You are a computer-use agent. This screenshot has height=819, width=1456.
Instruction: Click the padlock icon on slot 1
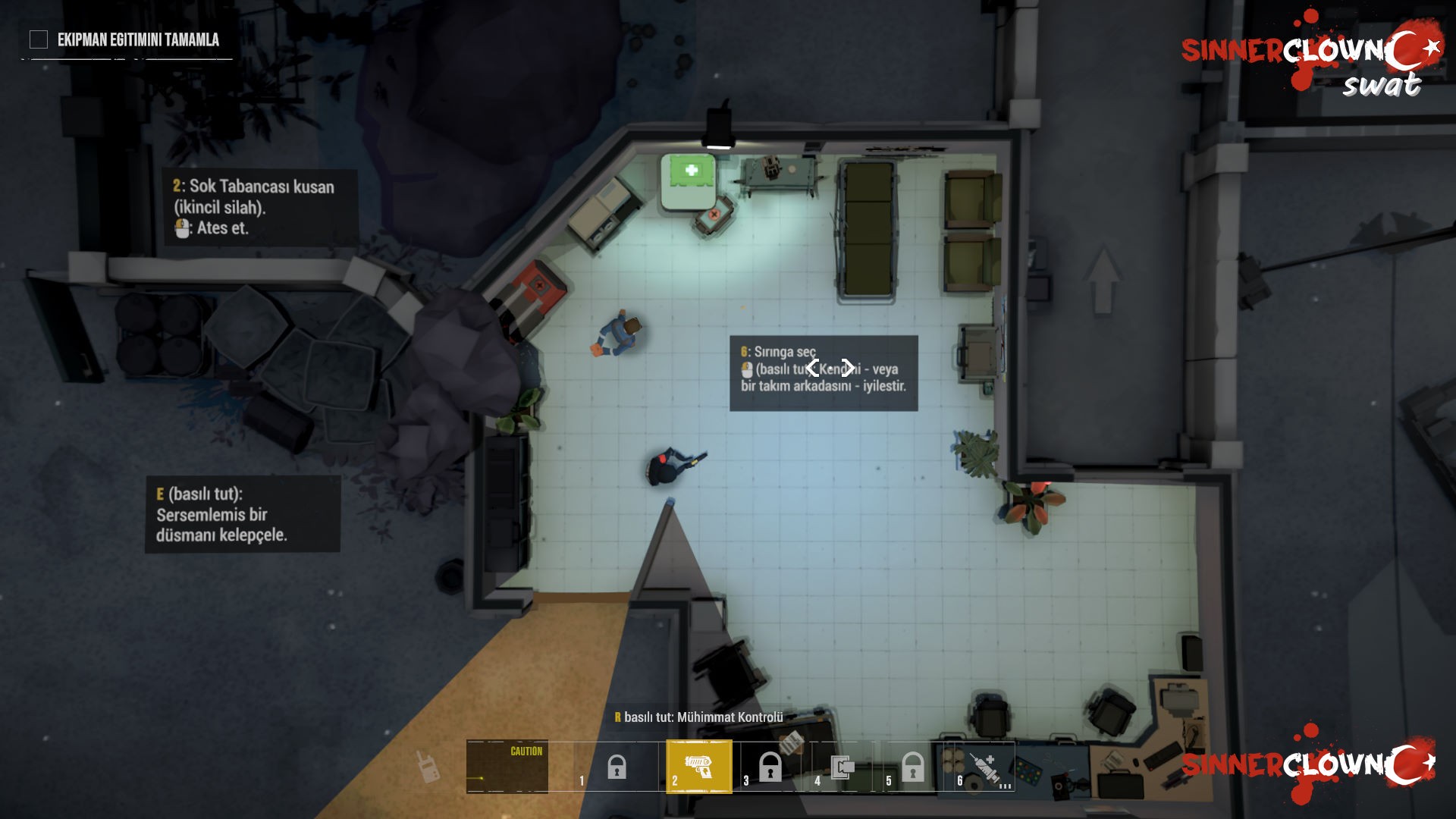pos(616,767)
